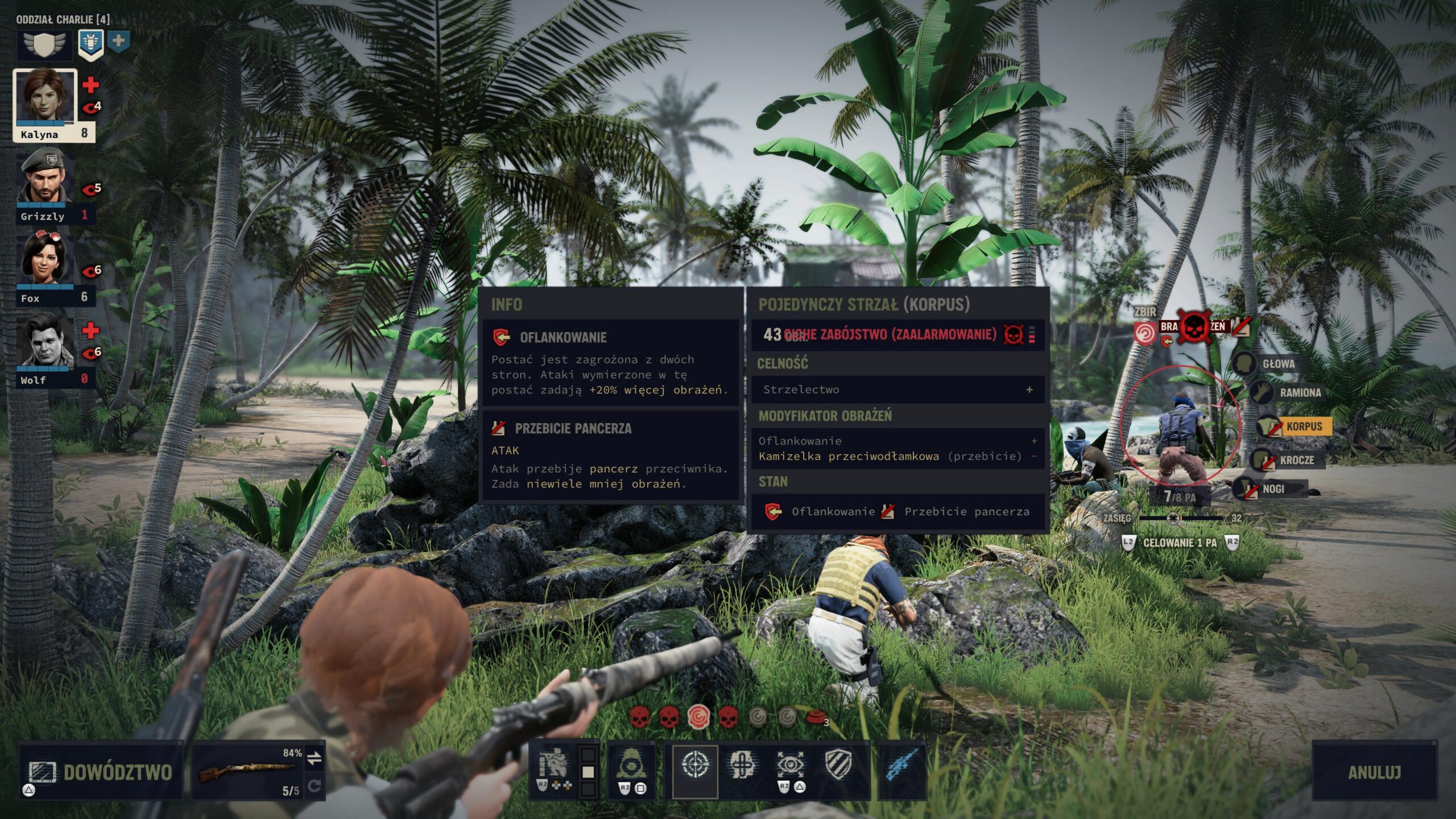Aim at the RAMIONA body part
1456x819 pixels.
[1299, 392]
